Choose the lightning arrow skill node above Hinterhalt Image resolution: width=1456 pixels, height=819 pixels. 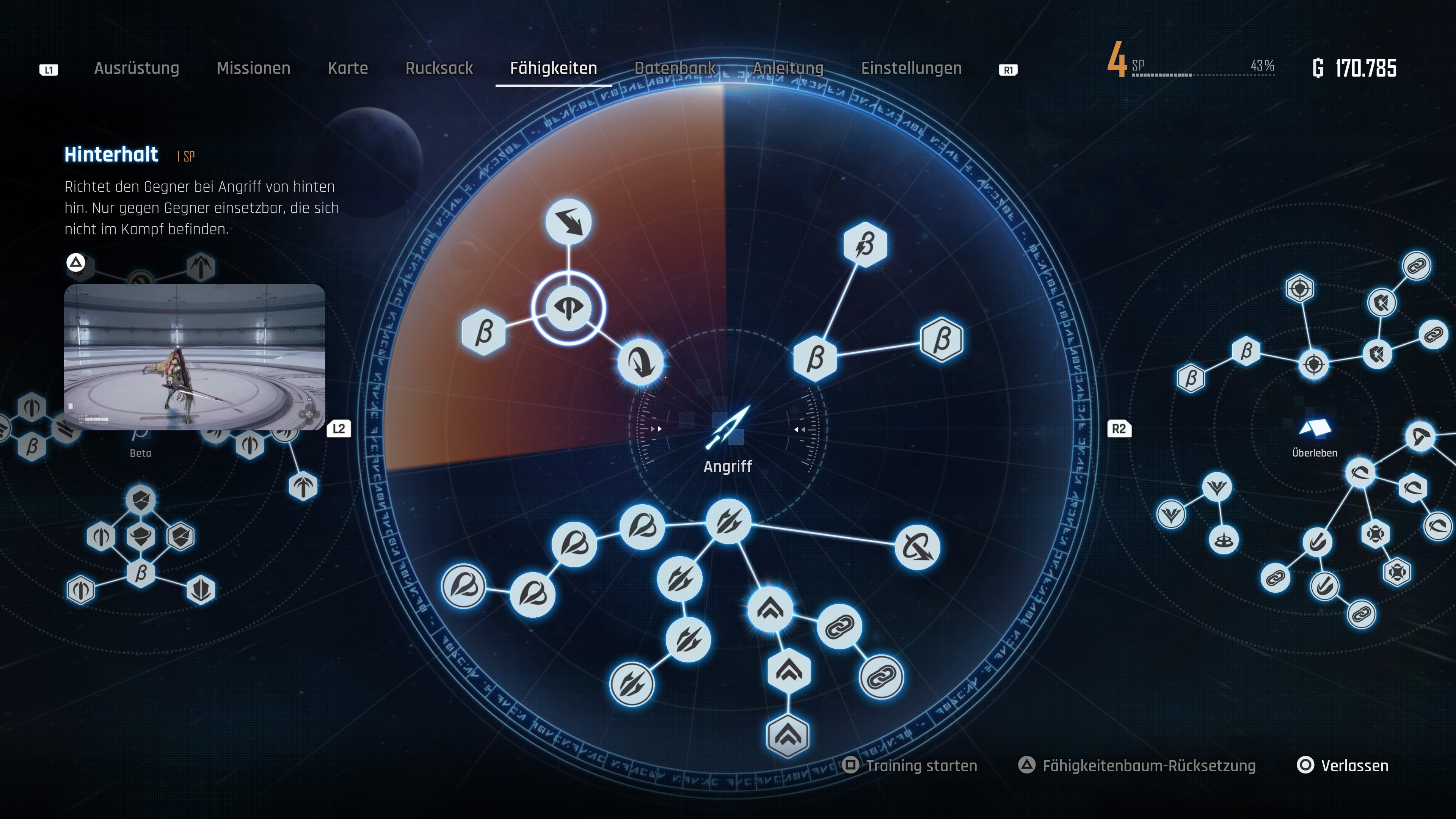click(569, 221)
